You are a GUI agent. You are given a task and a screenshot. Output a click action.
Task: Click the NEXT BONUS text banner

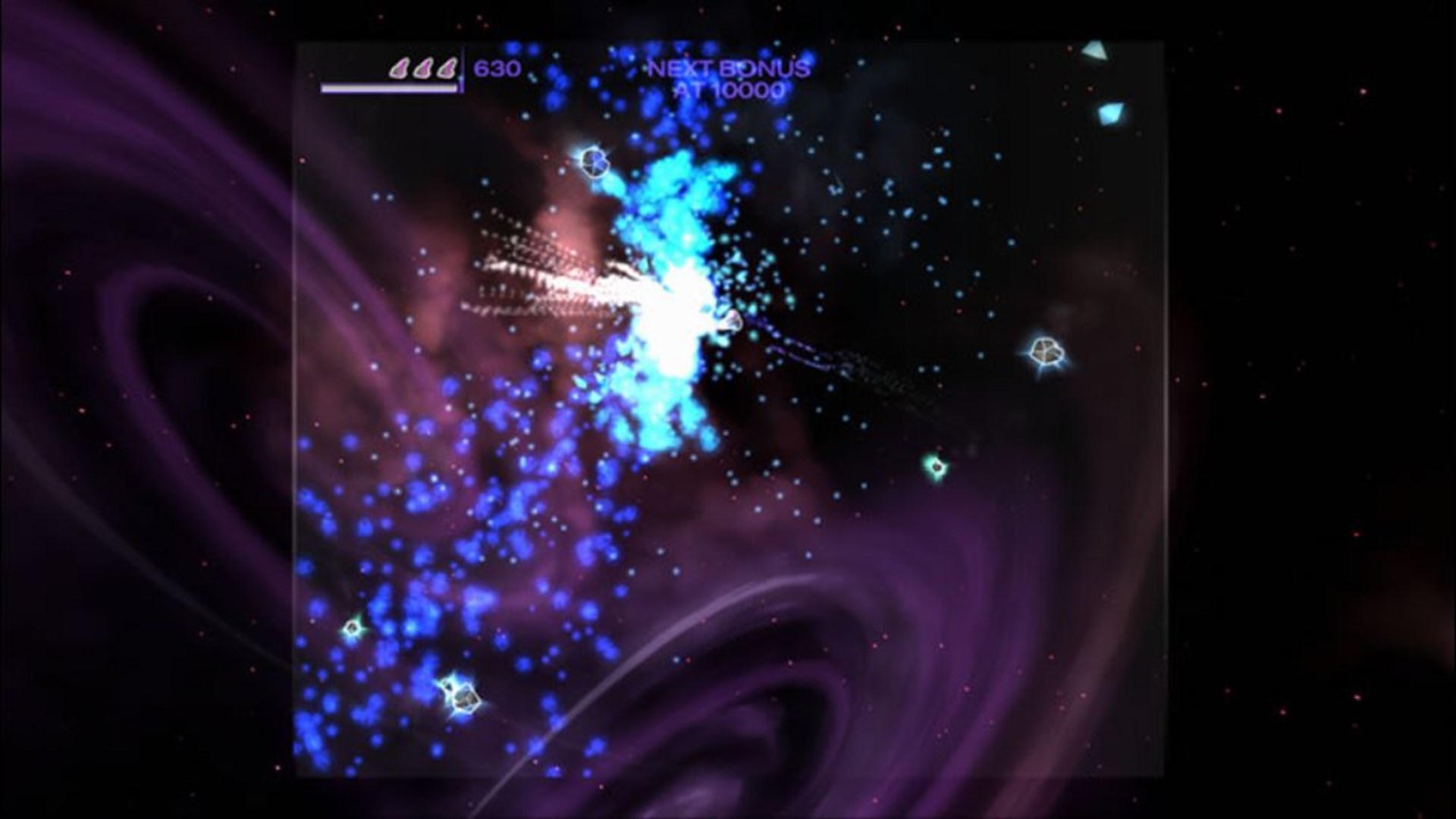point(726,68)
